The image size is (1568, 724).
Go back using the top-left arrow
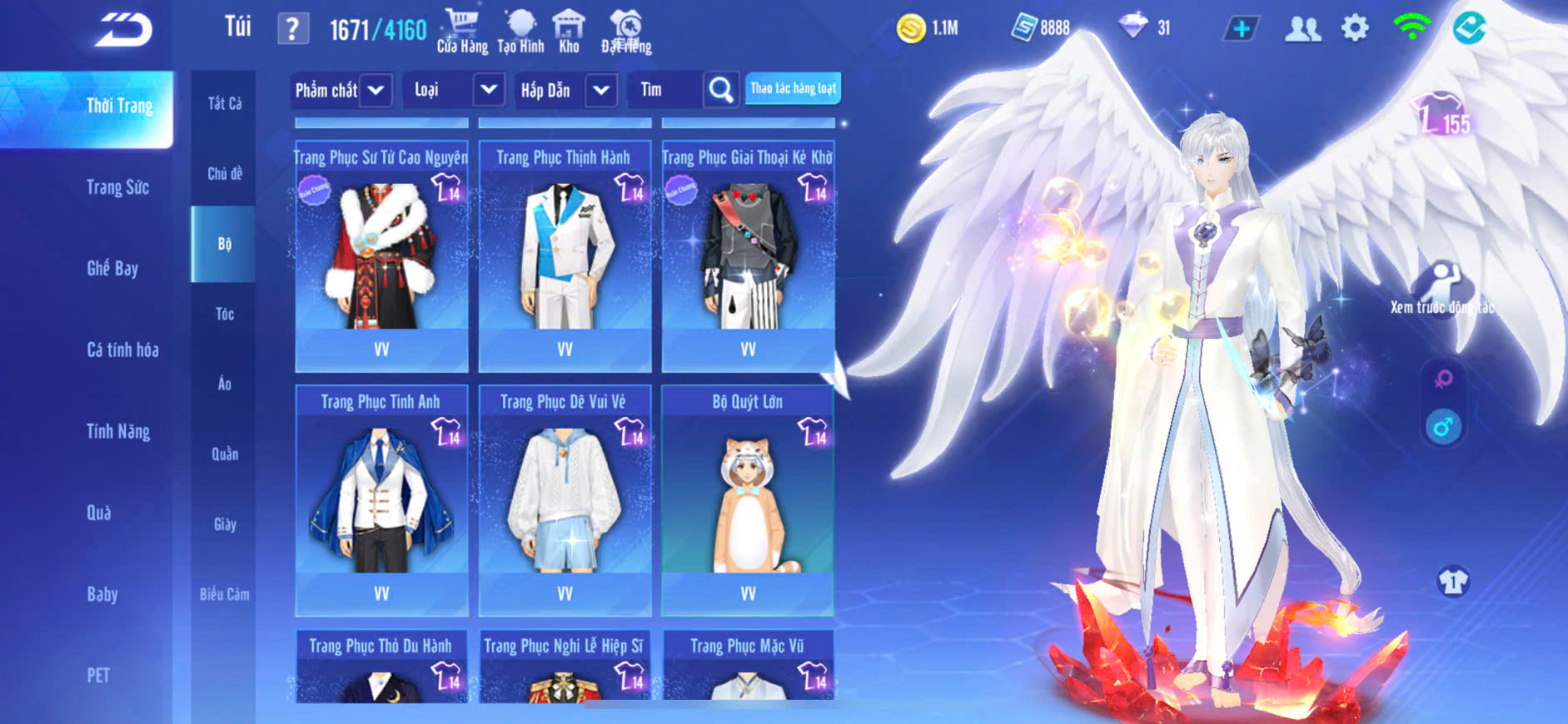click(123, 30)
